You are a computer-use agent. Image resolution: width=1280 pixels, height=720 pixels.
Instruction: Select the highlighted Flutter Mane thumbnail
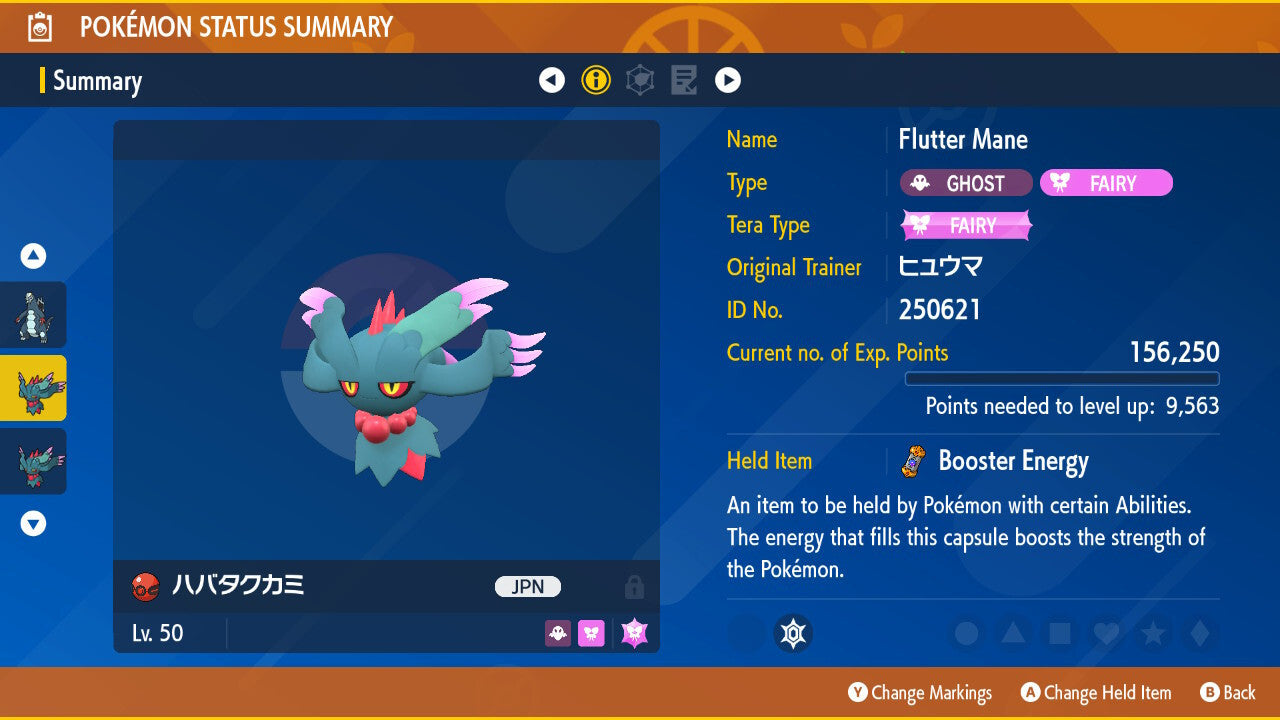click(x=33, y=388)
